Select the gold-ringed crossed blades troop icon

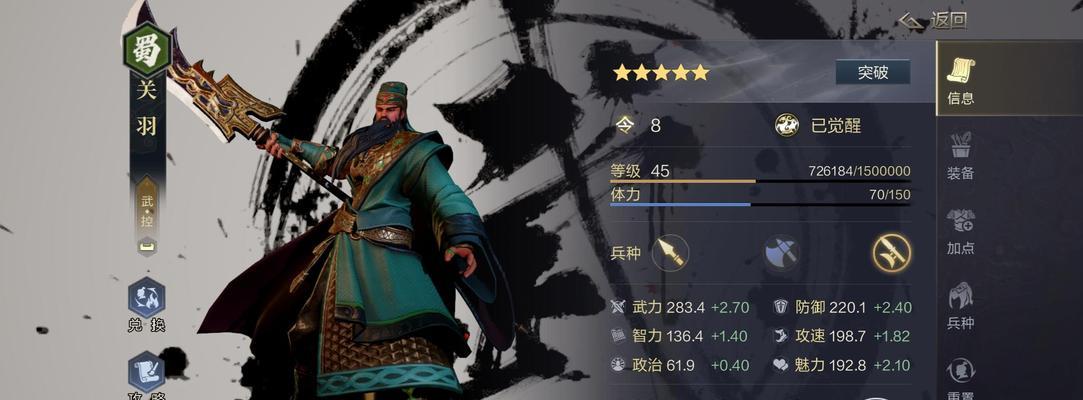(890, 253)
